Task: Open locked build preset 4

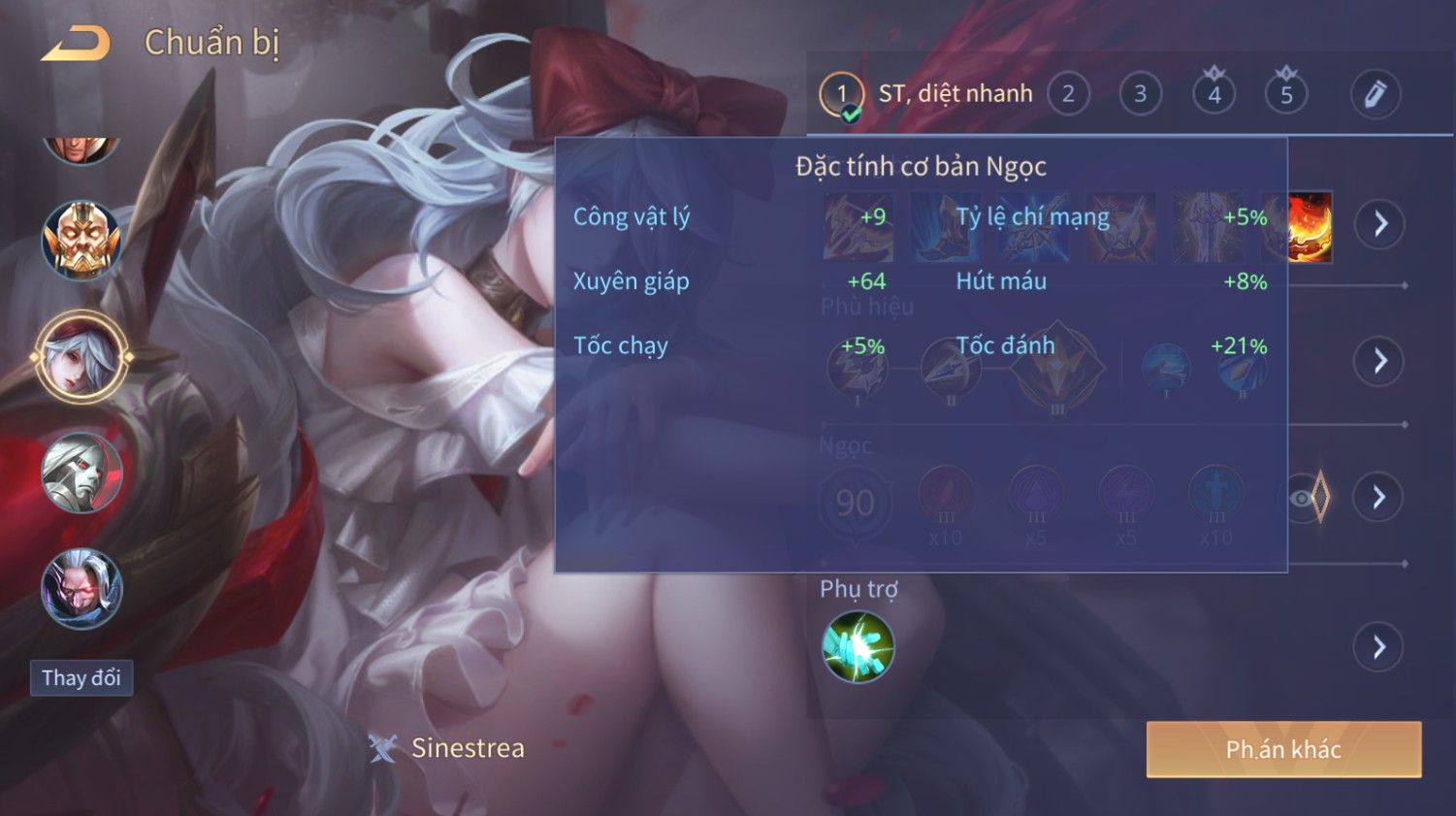Action: click(1213, 94)
